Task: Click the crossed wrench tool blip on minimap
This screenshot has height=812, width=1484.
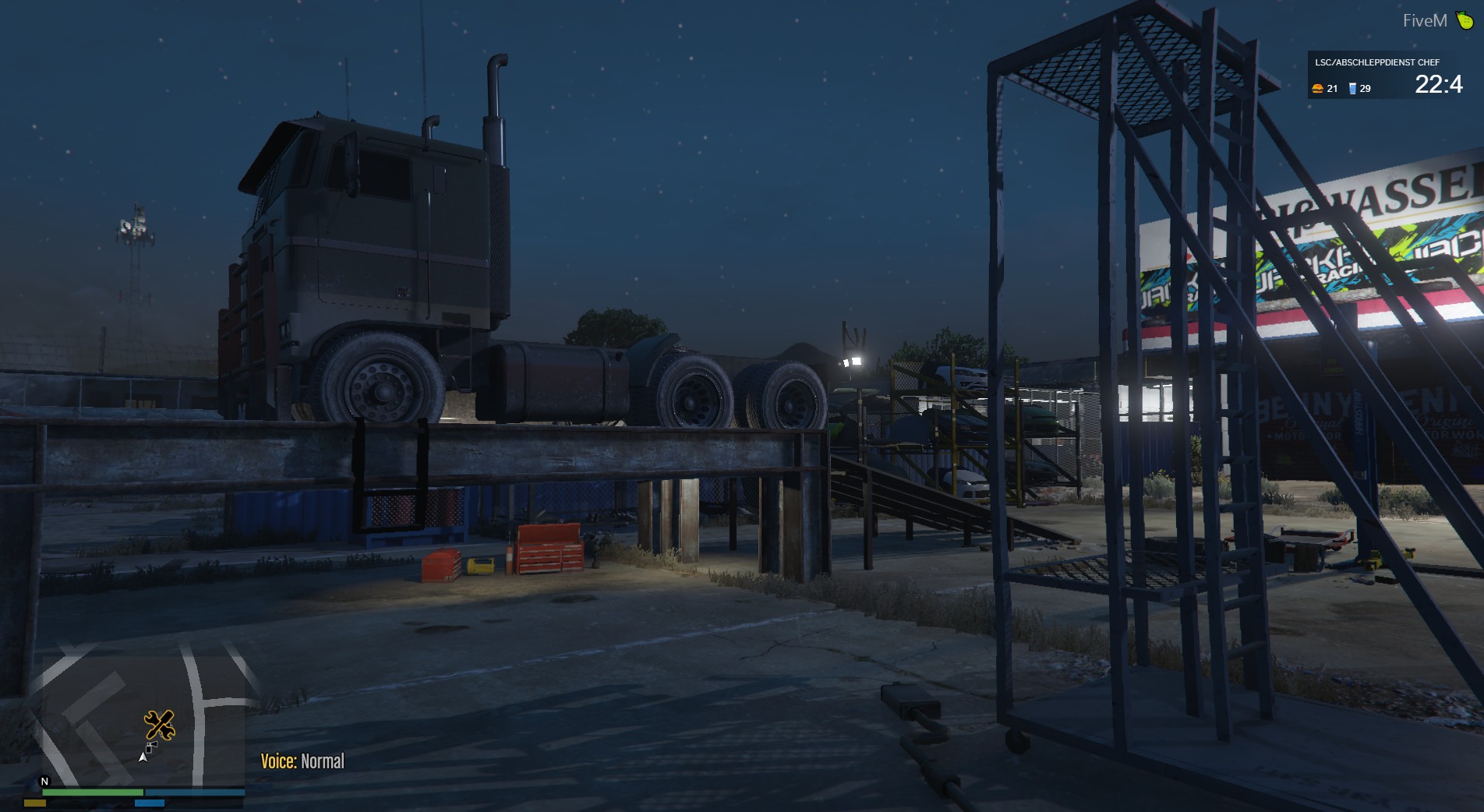Action: pyautogui.click(x=161, y=726)
